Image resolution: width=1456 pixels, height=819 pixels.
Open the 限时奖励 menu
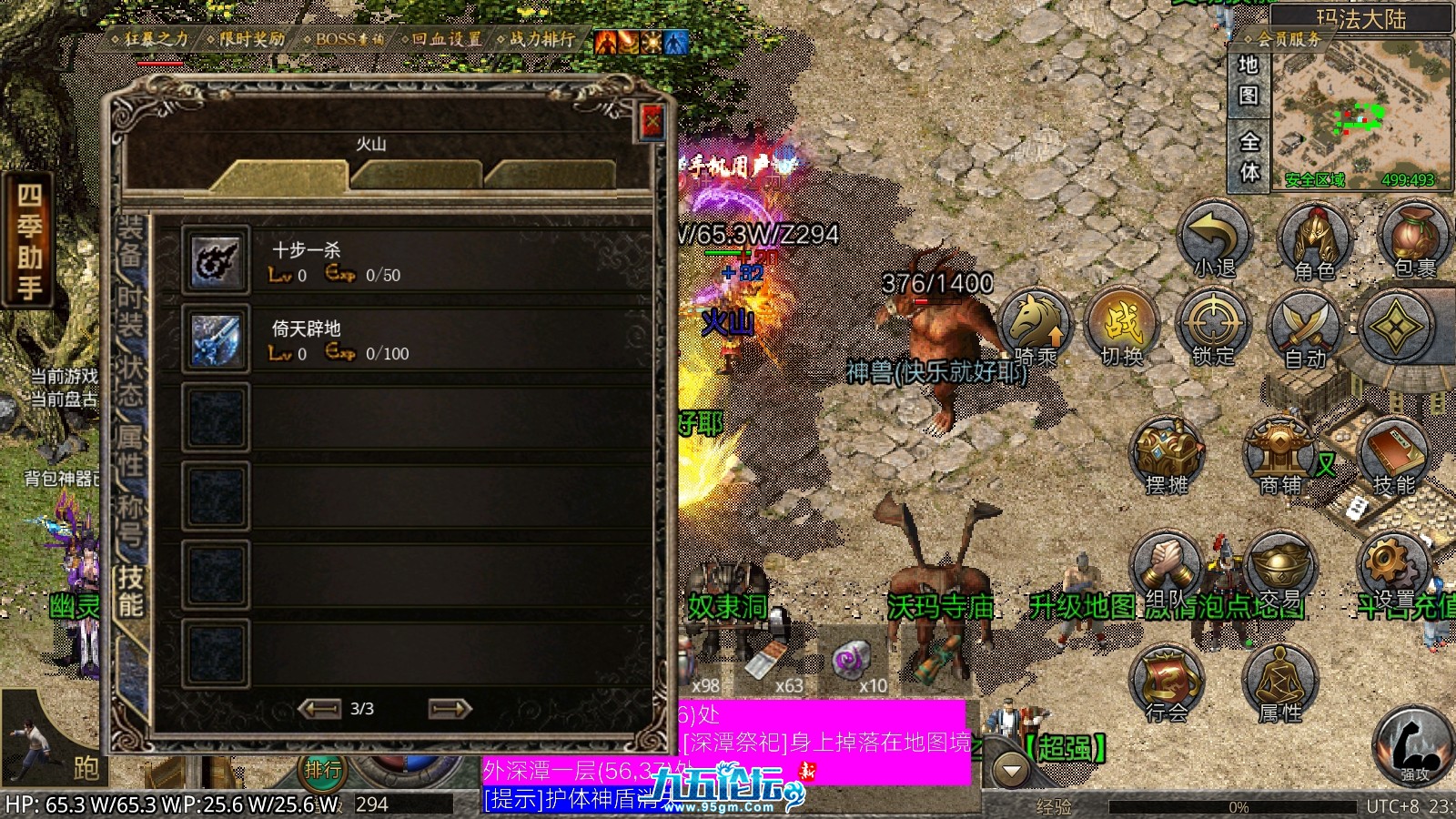click(x=246, y=39)
